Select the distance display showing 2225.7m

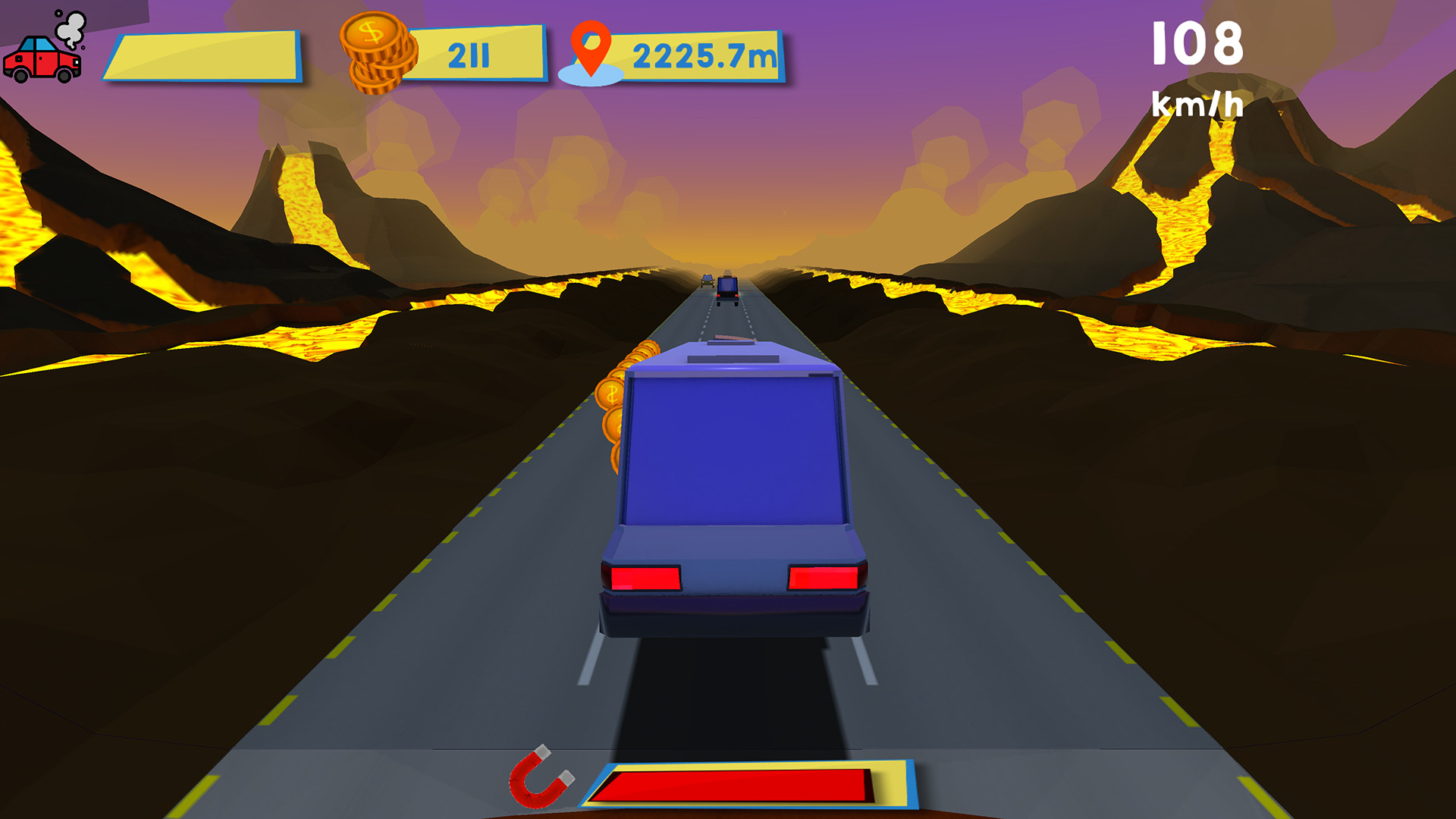(x=701, y=53)
